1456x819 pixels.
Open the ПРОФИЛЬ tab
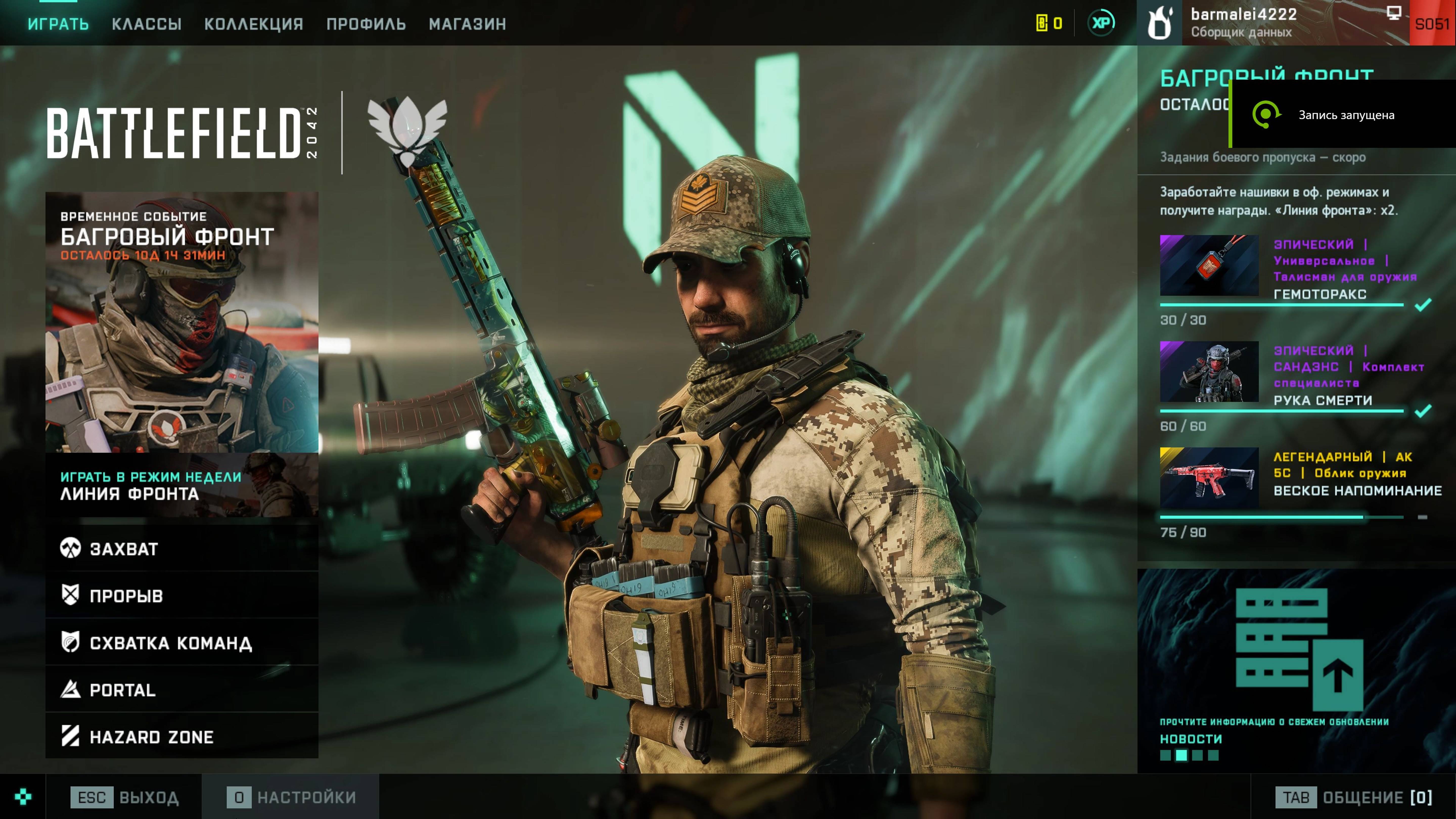(366, 24)
